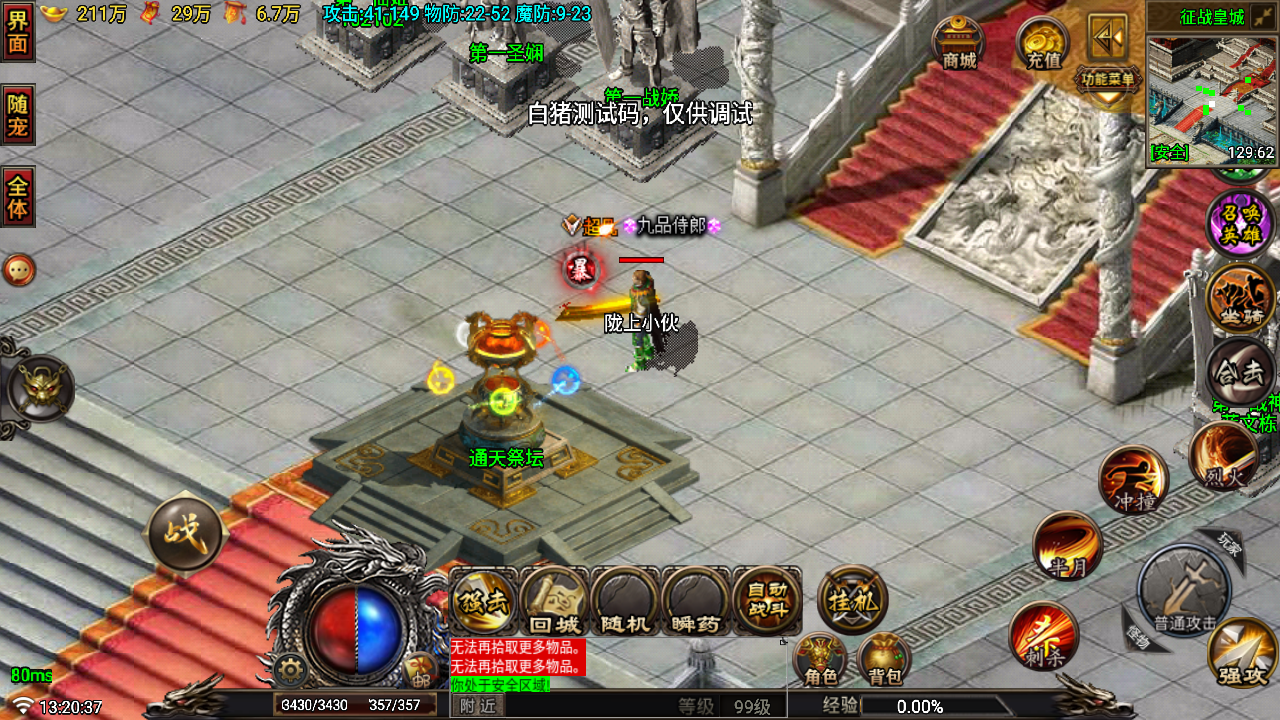Open the 充值 recharge menu
This screenshot has width=1280, height=720.
click(1042, 43)
